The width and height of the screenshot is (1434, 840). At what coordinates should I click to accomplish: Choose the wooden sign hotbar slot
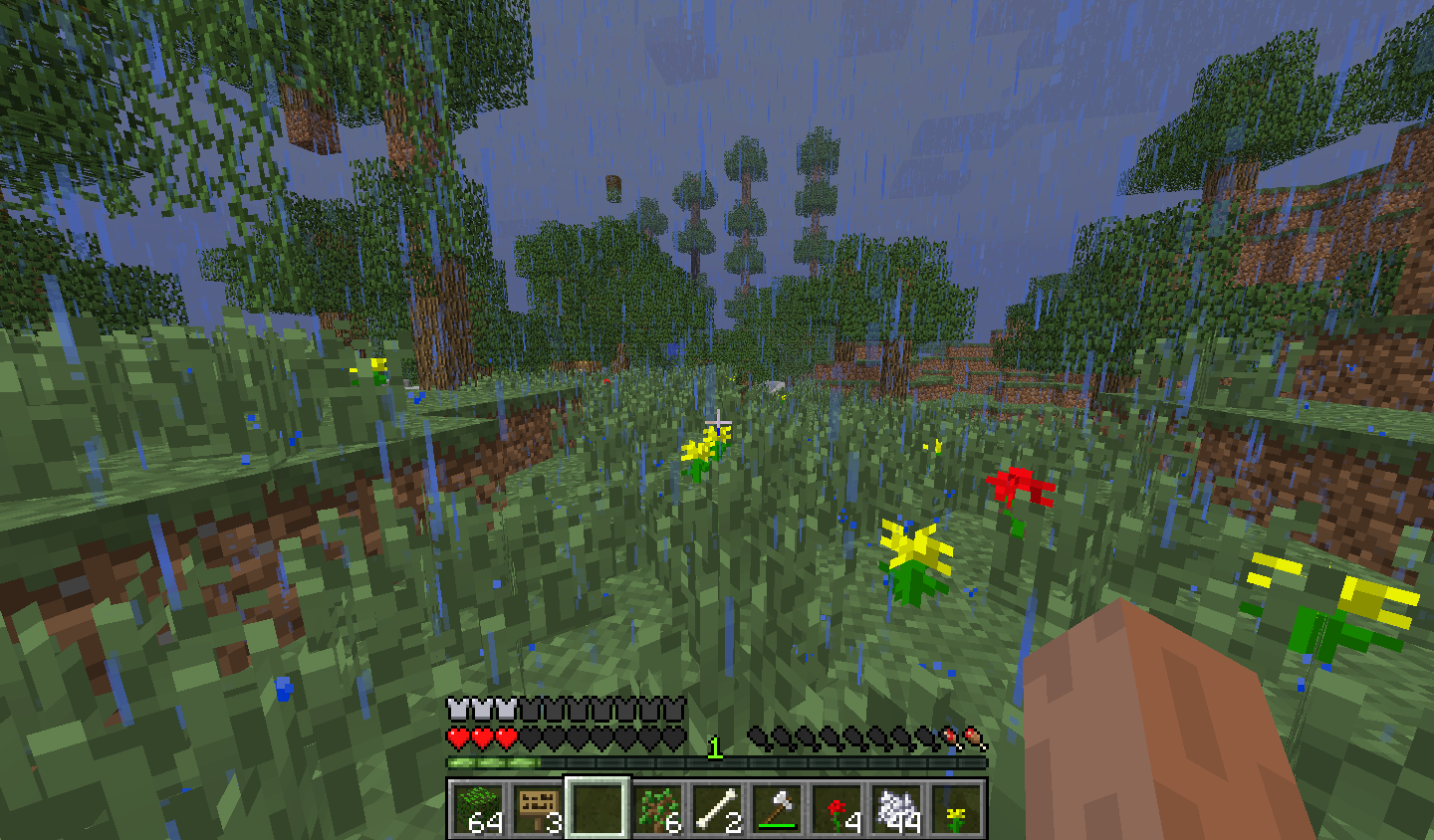point(537,807)
